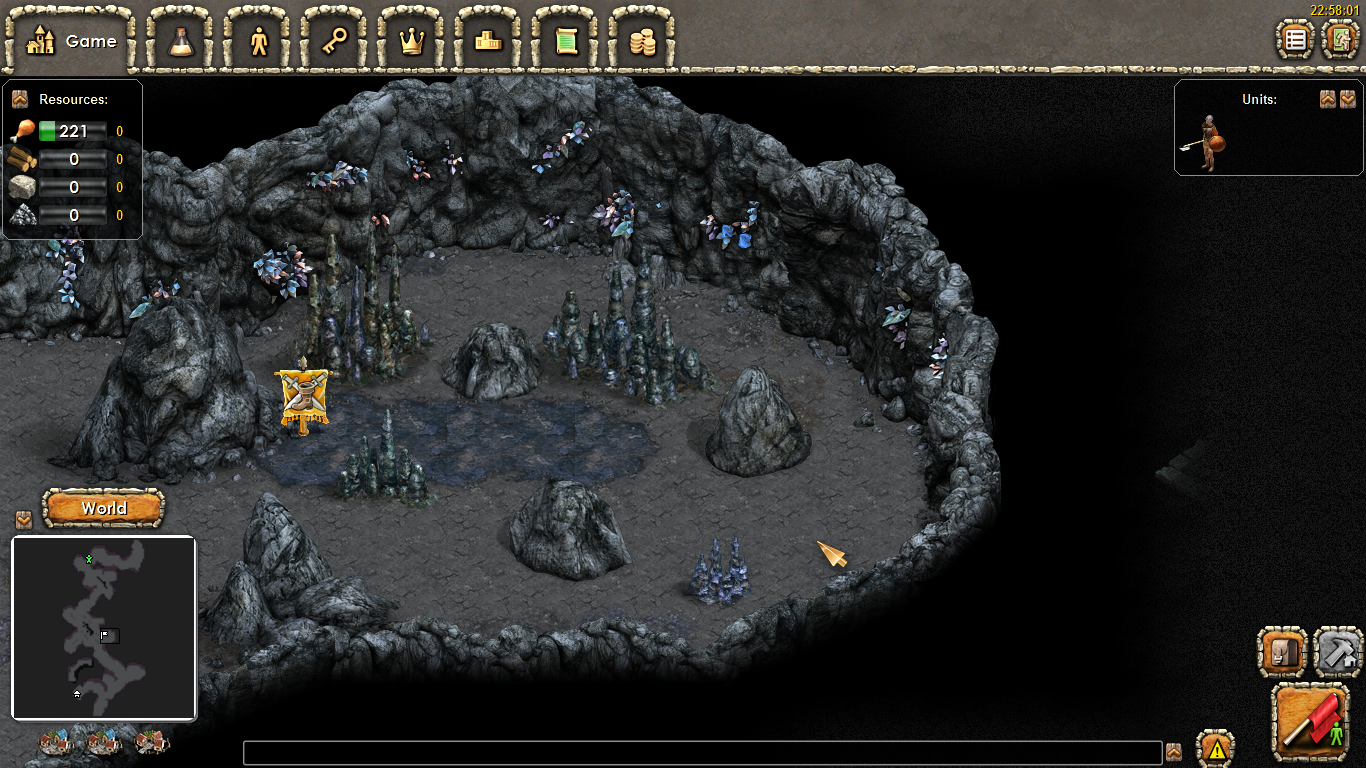The width and height of the screenshot is (1366, 768).
Task: Click the green exit running-man button
Action: click(x=1340, y=40)
